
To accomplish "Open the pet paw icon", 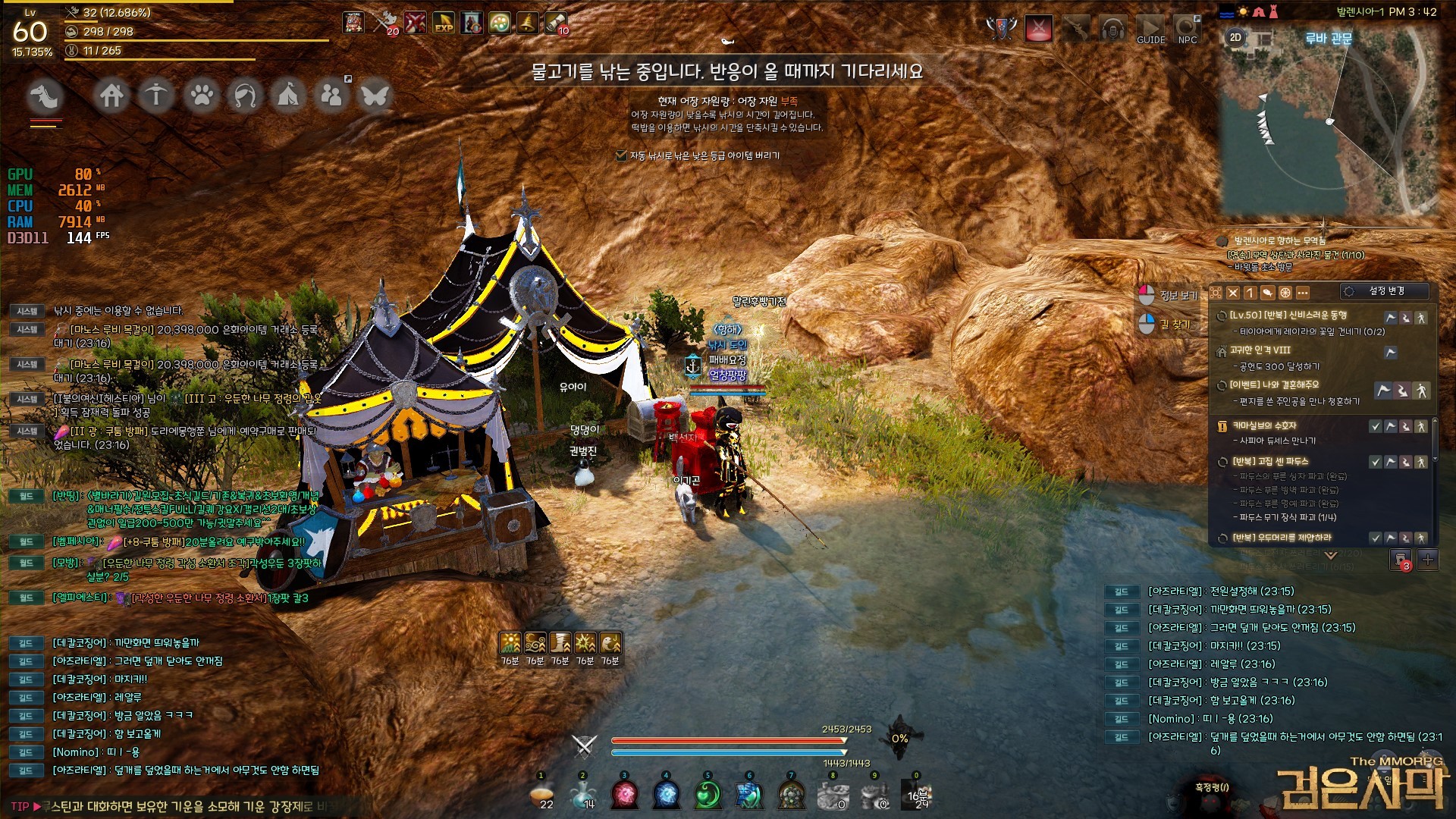I will pyautogui.click(x=201, y=96).
